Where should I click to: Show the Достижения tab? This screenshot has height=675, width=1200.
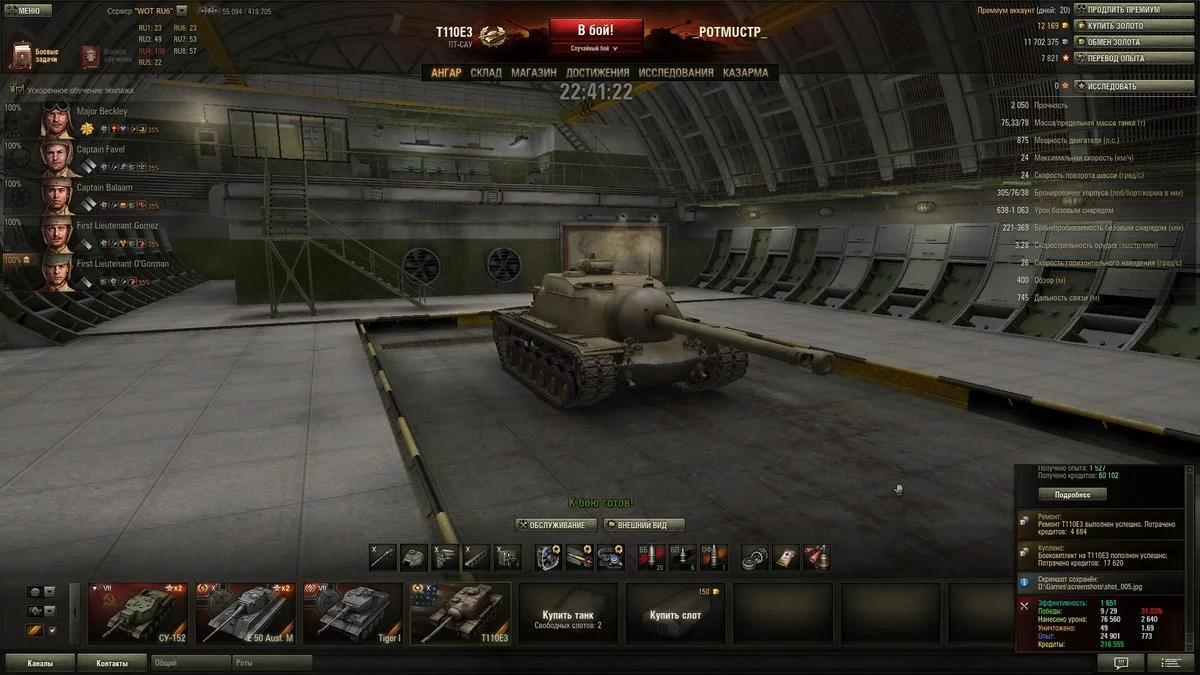click(597, 73)
